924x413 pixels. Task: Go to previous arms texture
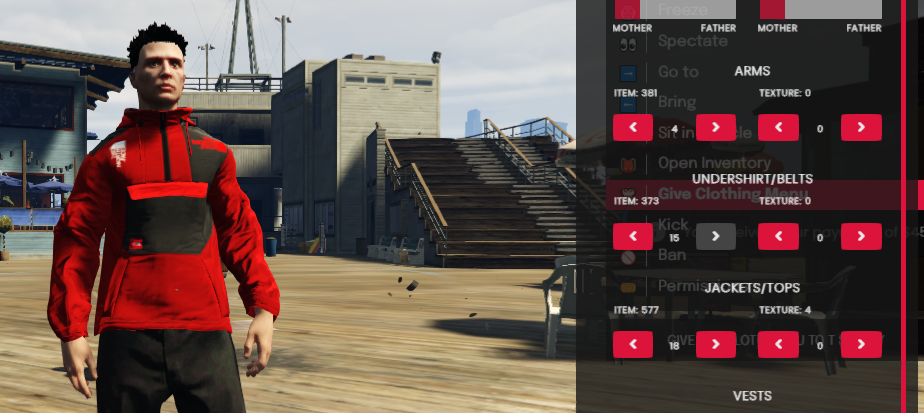click(x=779, y=127)
